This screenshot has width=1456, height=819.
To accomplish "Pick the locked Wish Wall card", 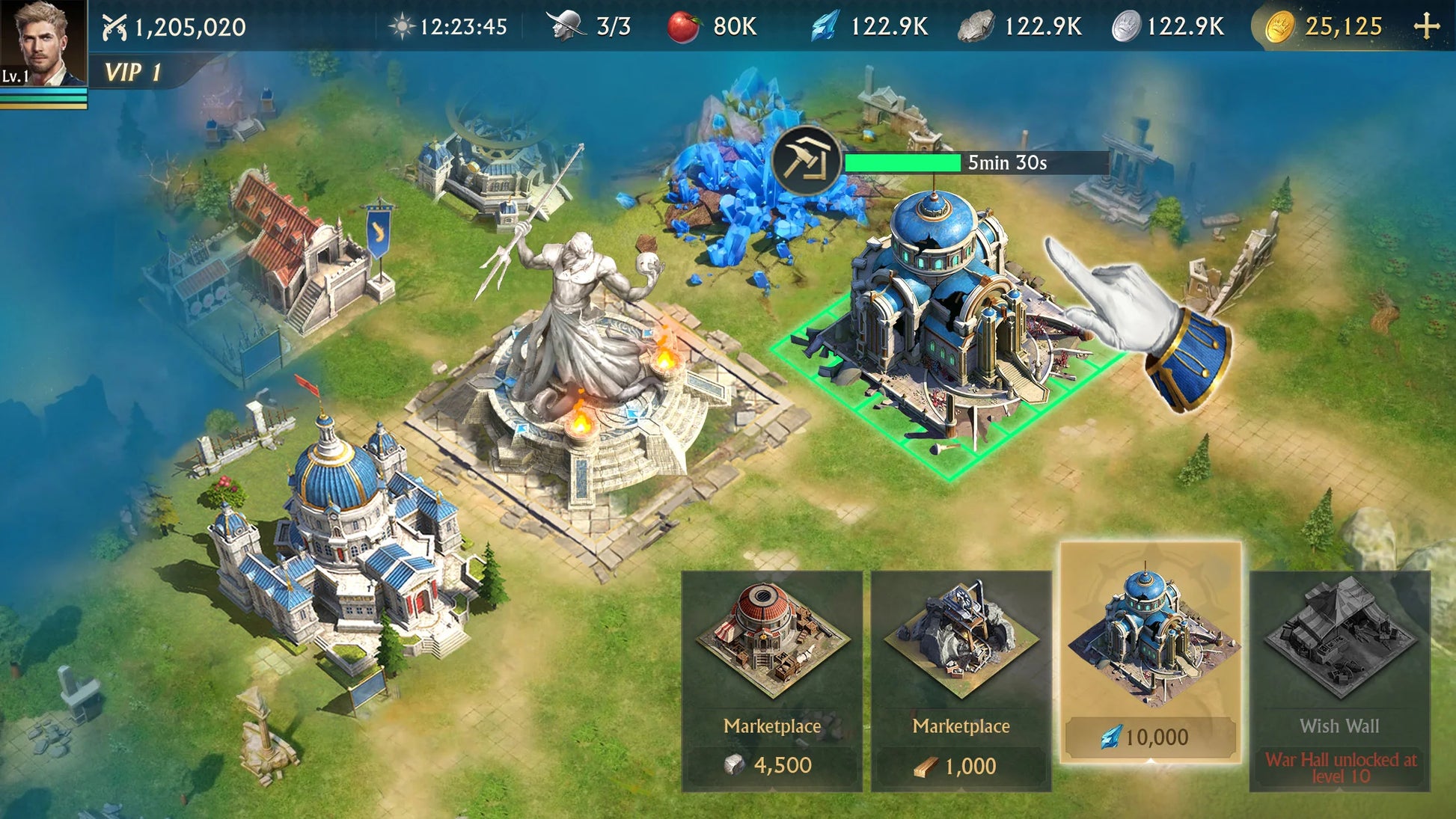I will point(1339,681).
